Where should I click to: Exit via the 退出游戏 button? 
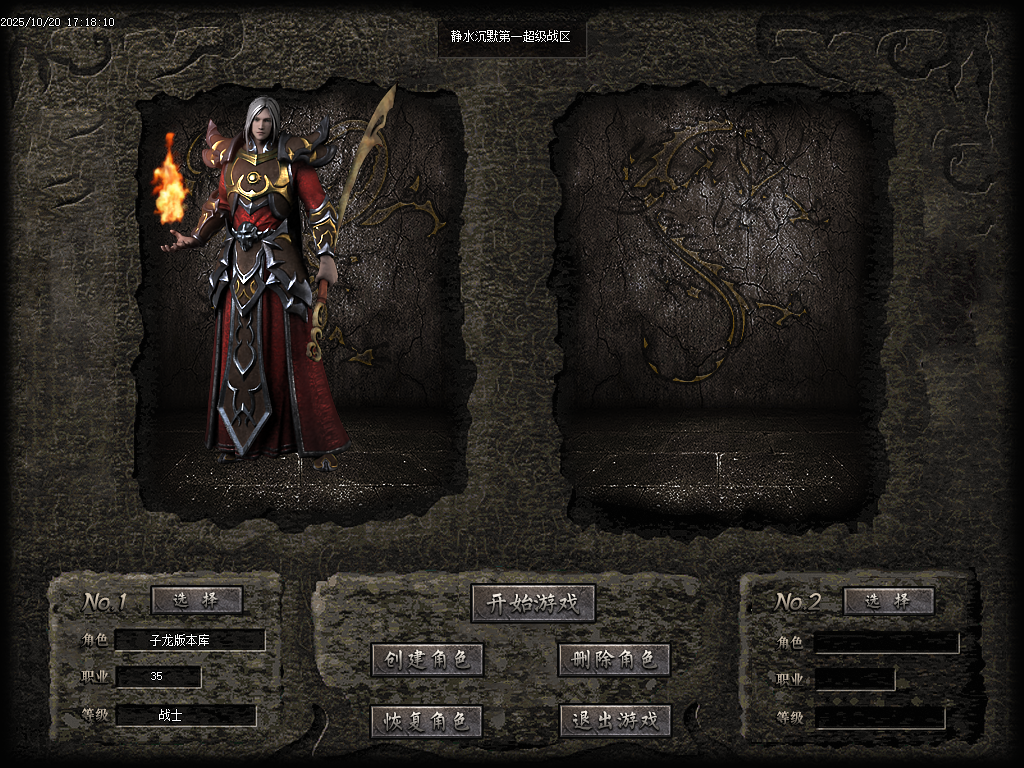614,721
